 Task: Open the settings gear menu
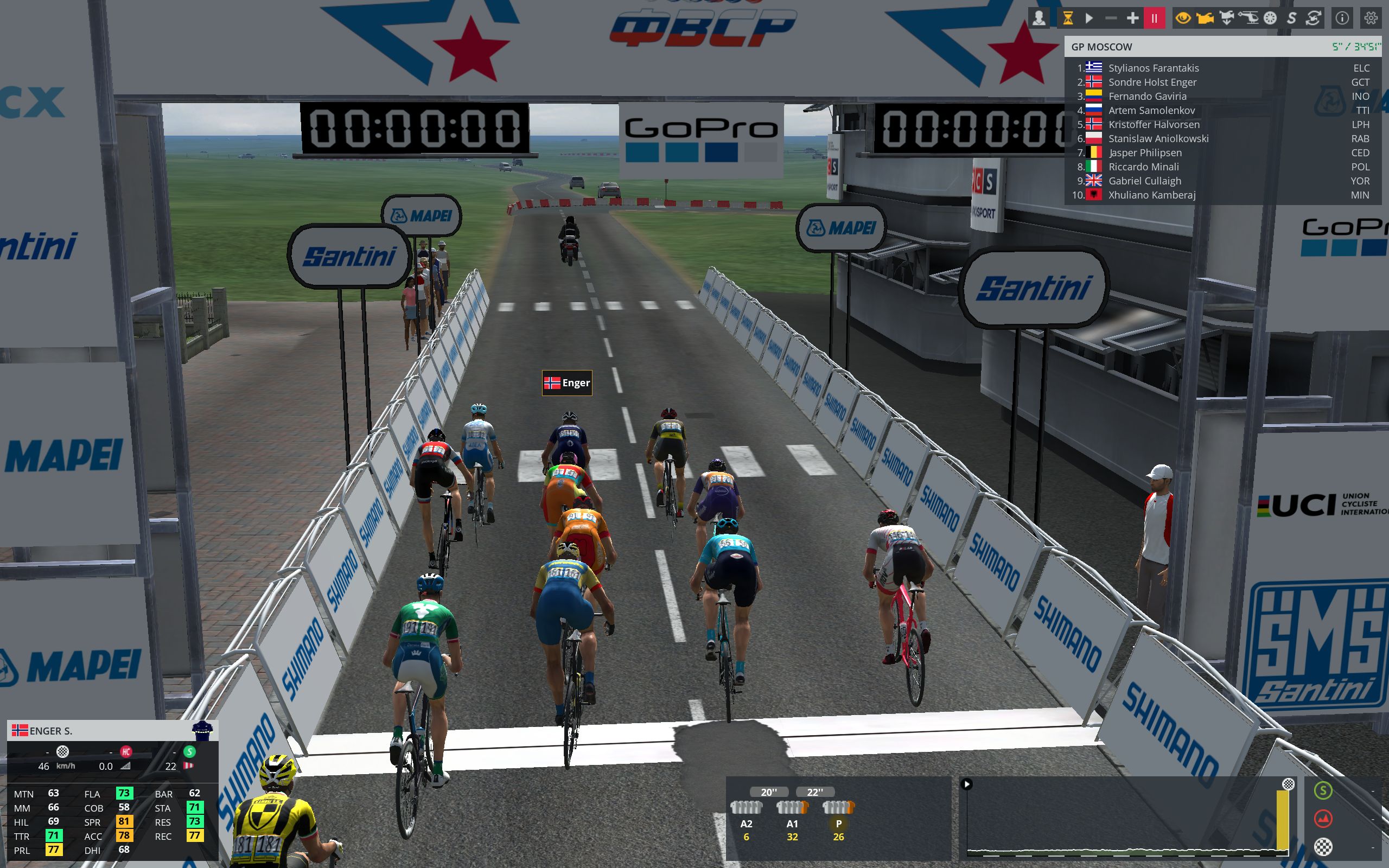coord(1371,18)
